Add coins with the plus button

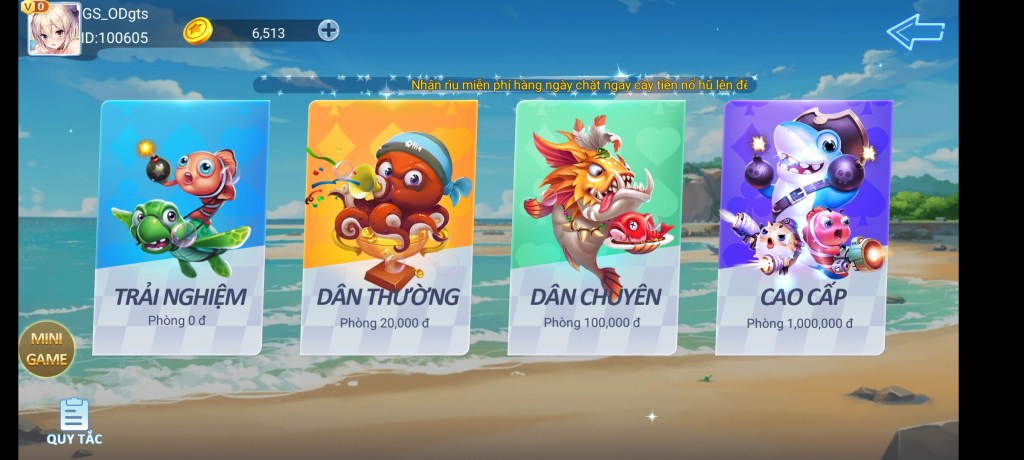point(328,30)
